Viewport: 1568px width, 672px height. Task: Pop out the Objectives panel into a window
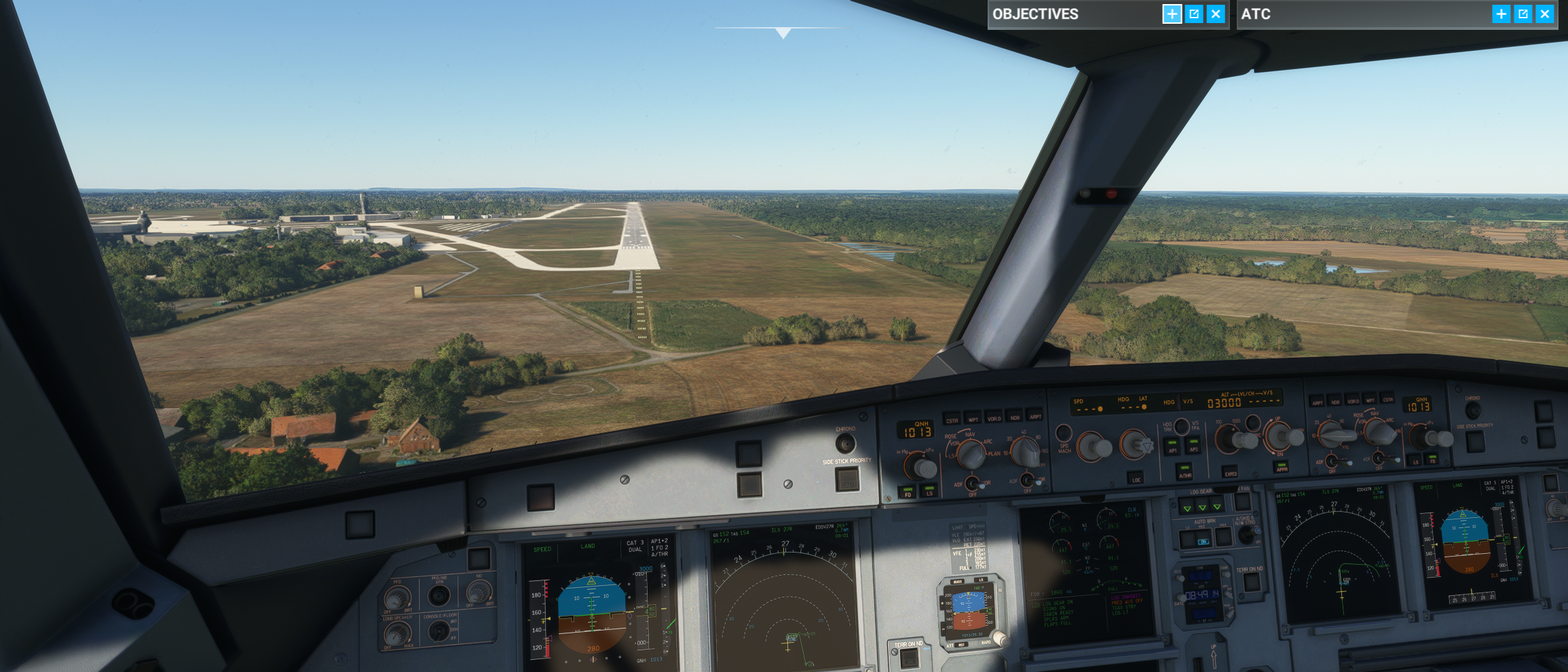(x=1194, y=14)
